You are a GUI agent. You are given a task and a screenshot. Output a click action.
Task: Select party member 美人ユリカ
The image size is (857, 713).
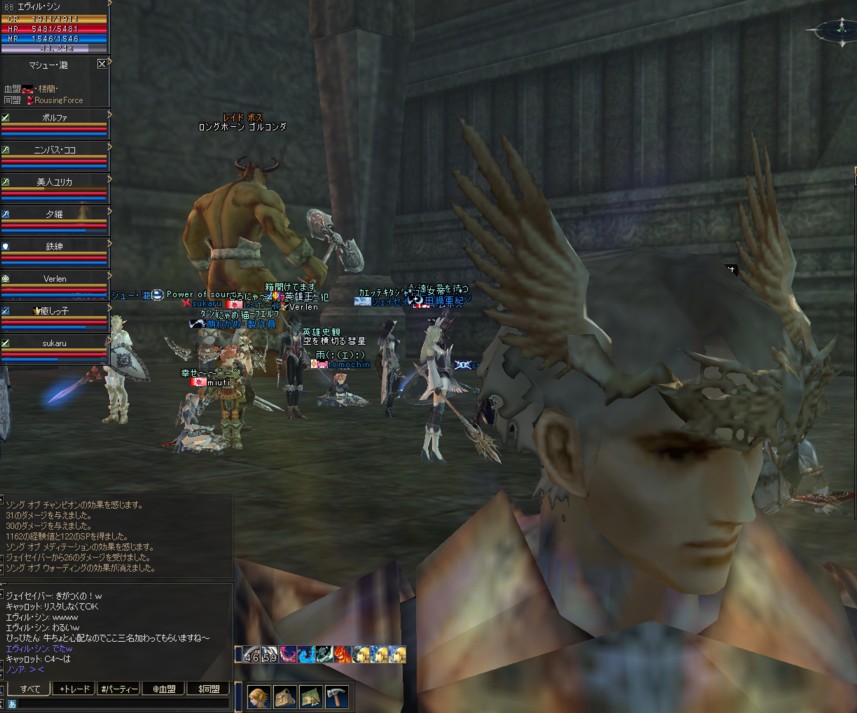[55, 182]
